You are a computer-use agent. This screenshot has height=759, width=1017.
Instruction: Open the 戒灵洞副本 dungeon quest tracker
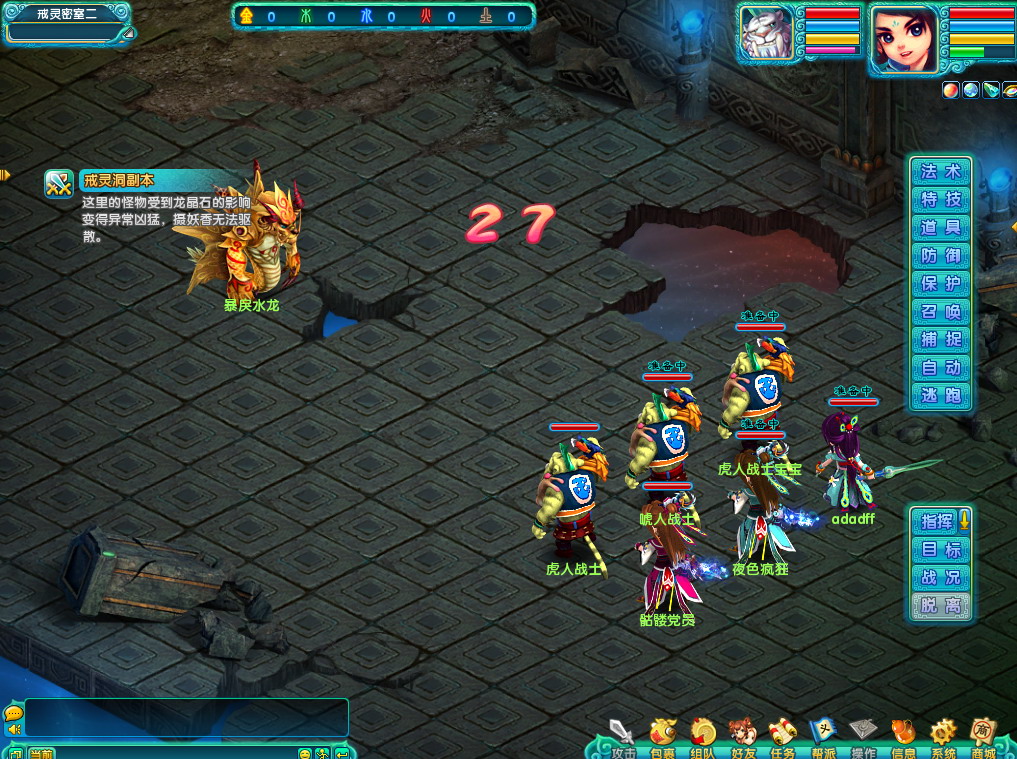click(x=59, y=184)
